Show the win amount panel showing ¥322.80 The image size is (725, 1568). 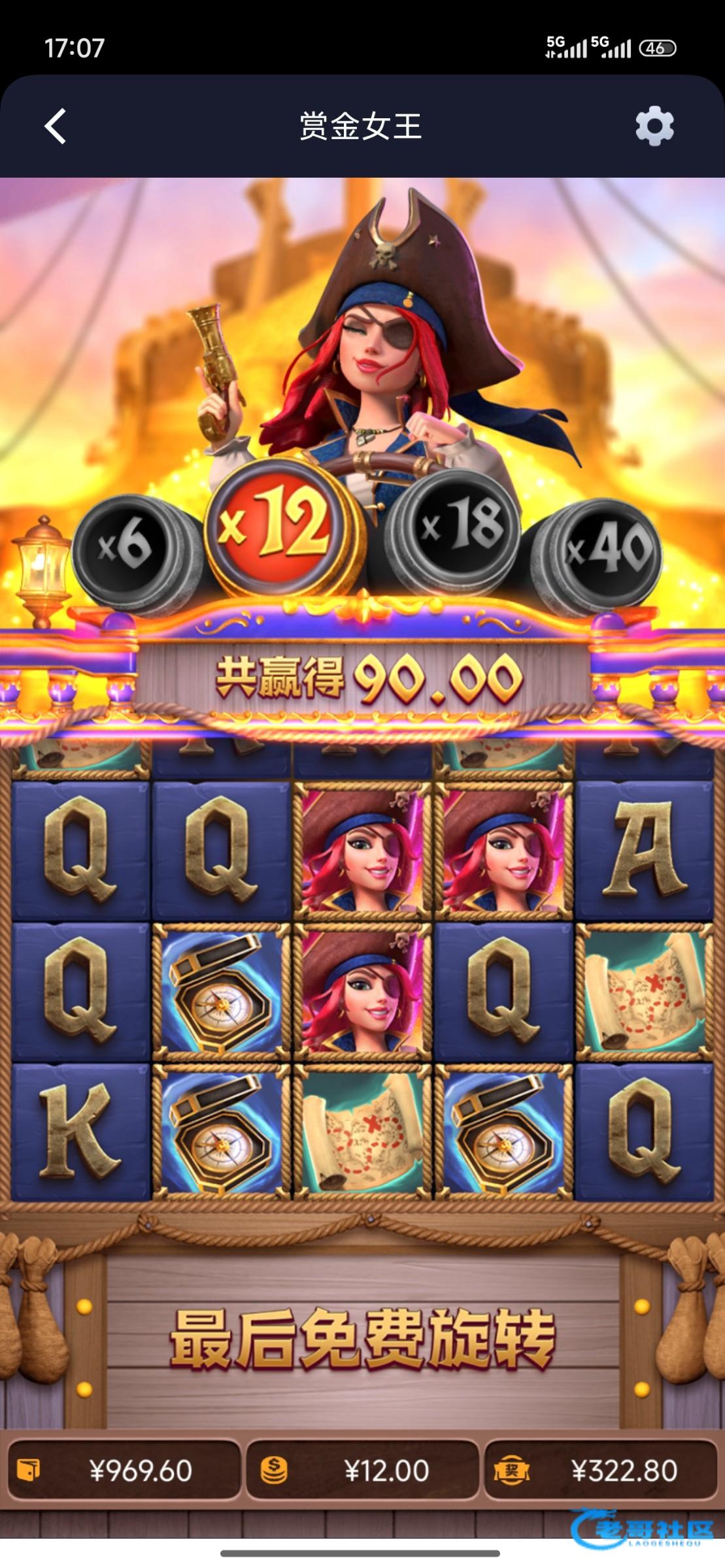click(x=600, y=1471)
